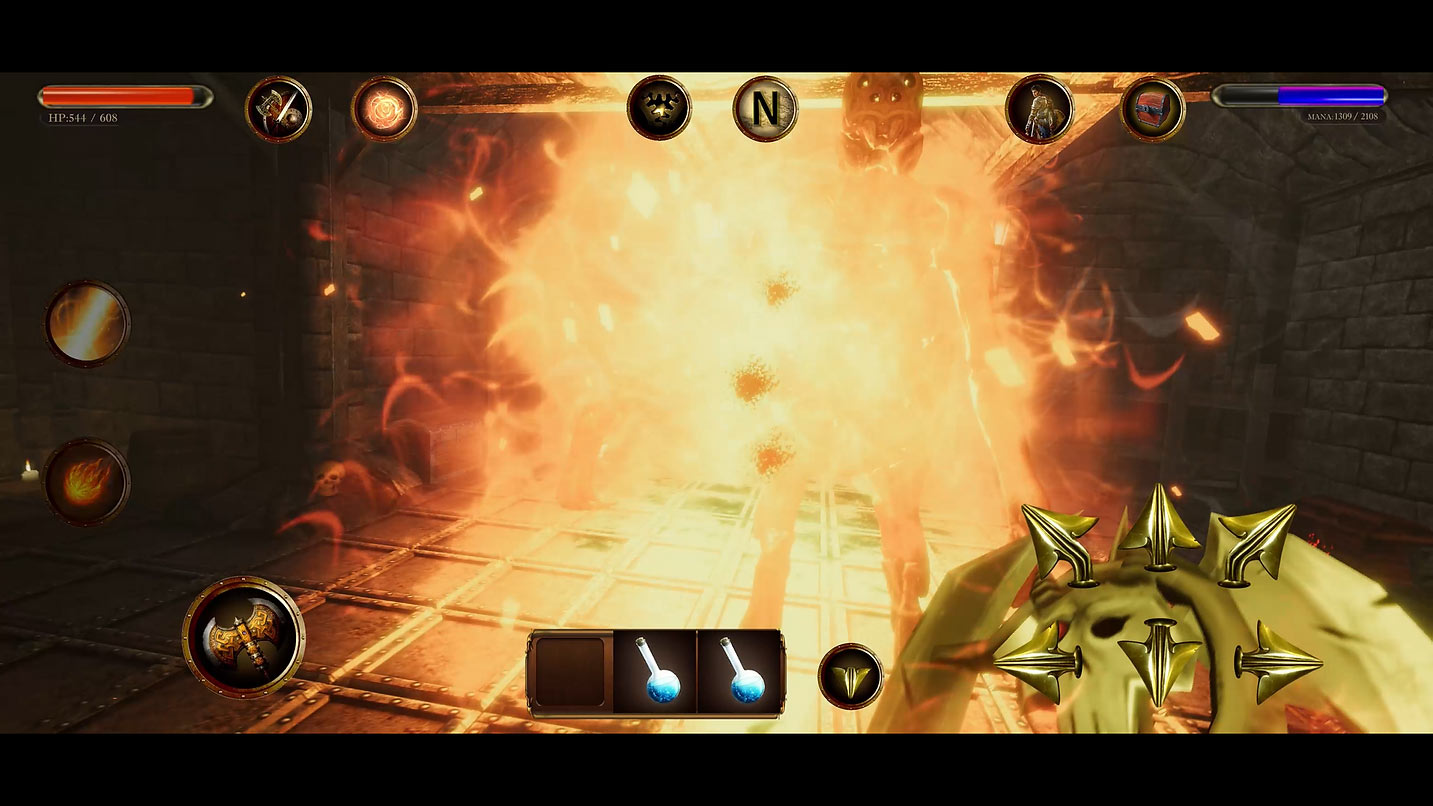Image resolution: width=1433 pixels, height=806 pixels.
Task: Open the character portrait sheet
Action: [x=1039, y=109]
